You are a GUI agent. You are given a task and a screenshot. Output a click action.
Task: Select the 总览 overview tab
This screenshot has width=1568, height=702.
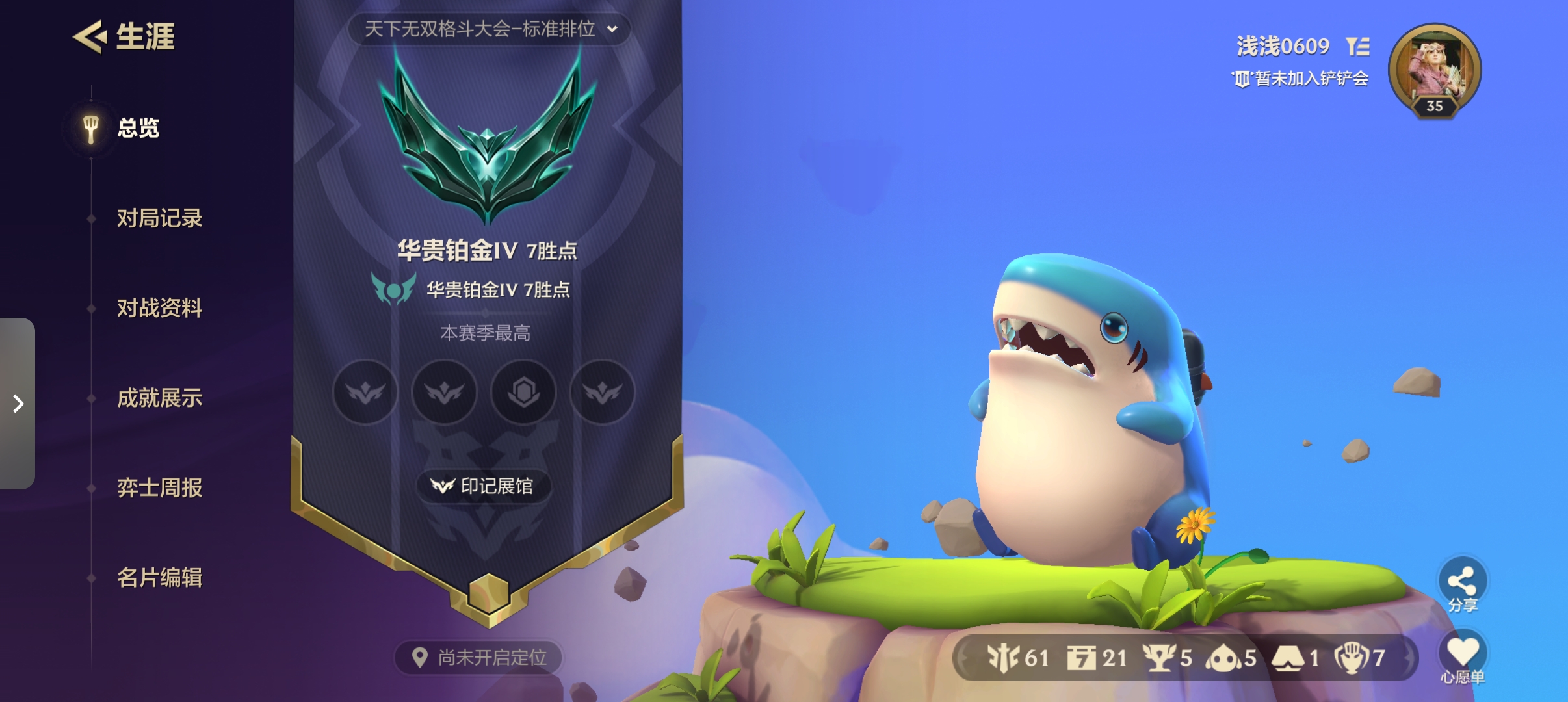(x=137, y=128)
